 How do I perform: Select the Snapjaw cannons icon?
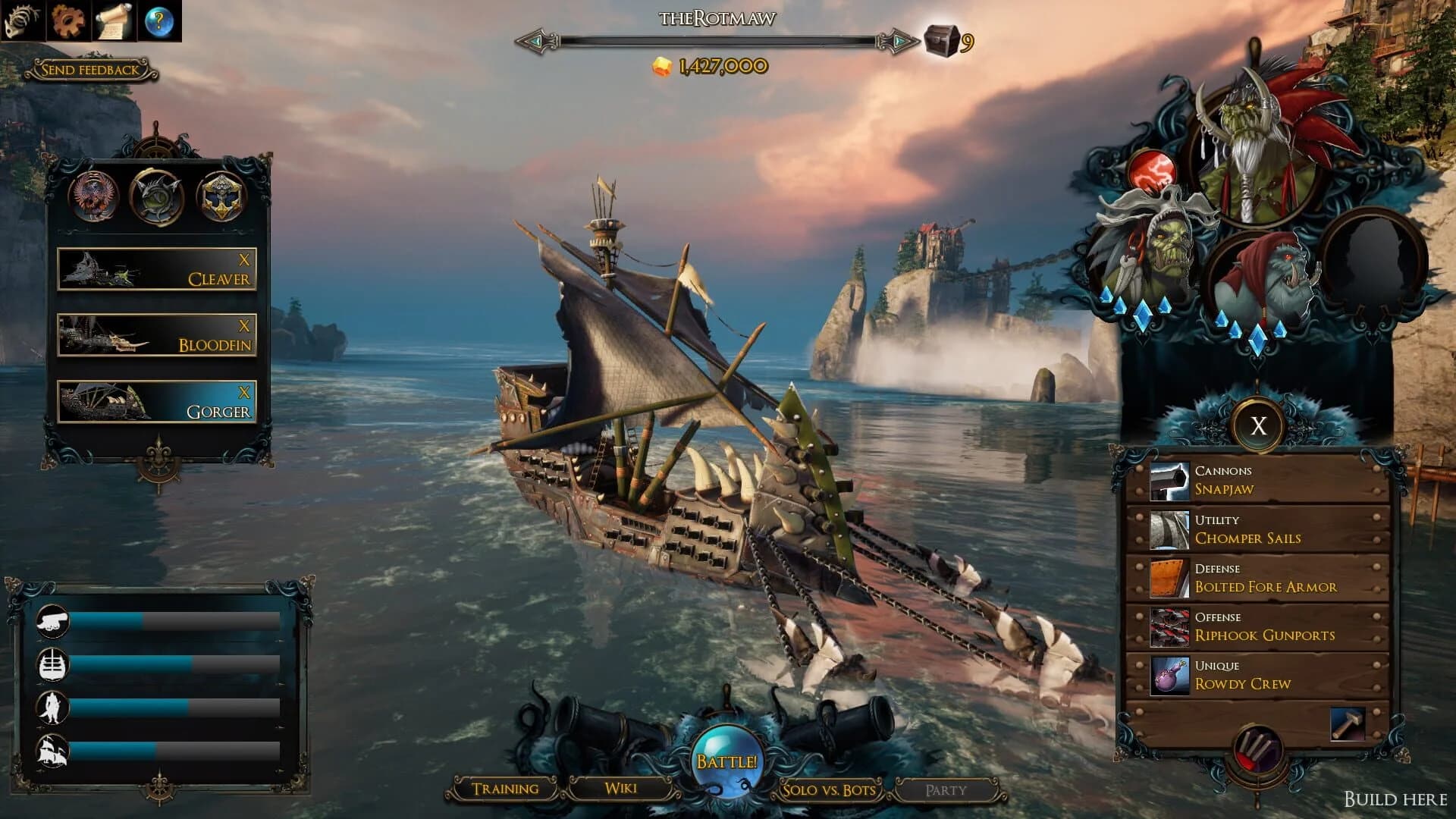pyautogui.click(x=1169, y=482)
